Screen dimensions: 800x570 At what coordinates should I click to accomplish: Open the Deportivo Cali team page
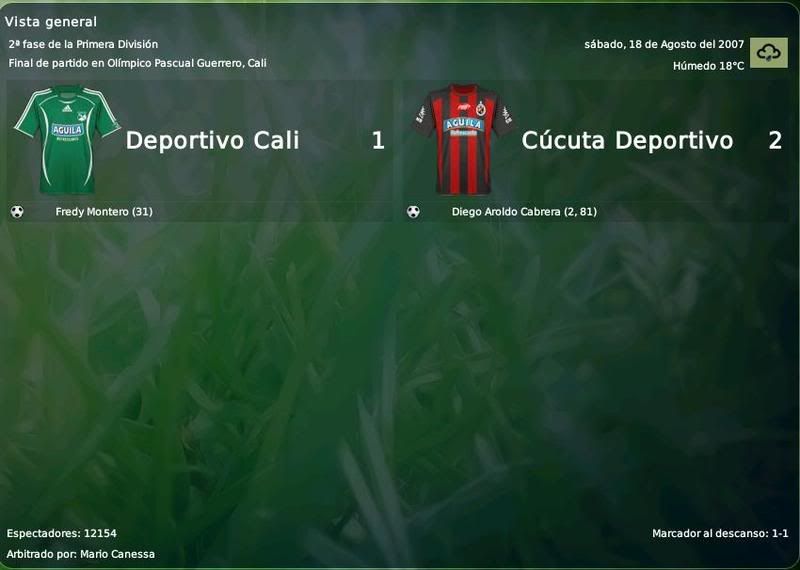[212, 141]
